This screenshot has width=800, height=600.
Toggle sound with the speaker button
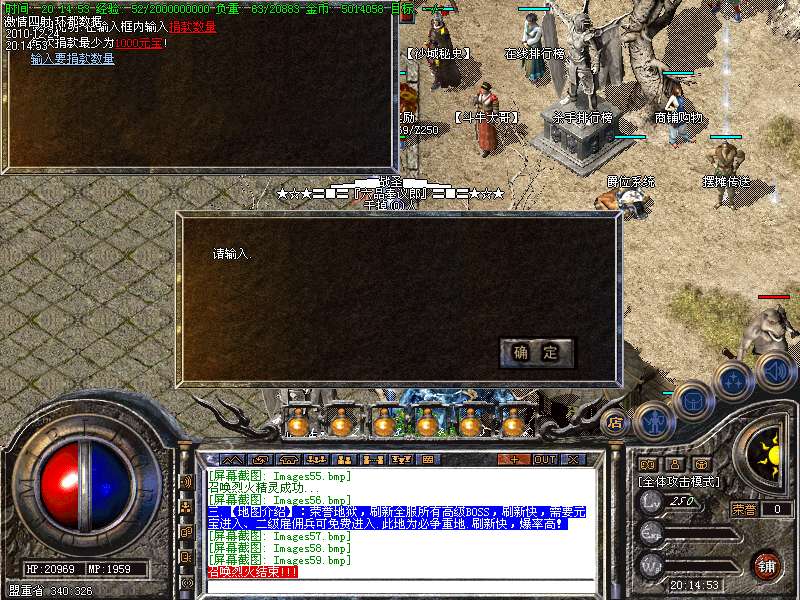(774, 371)
